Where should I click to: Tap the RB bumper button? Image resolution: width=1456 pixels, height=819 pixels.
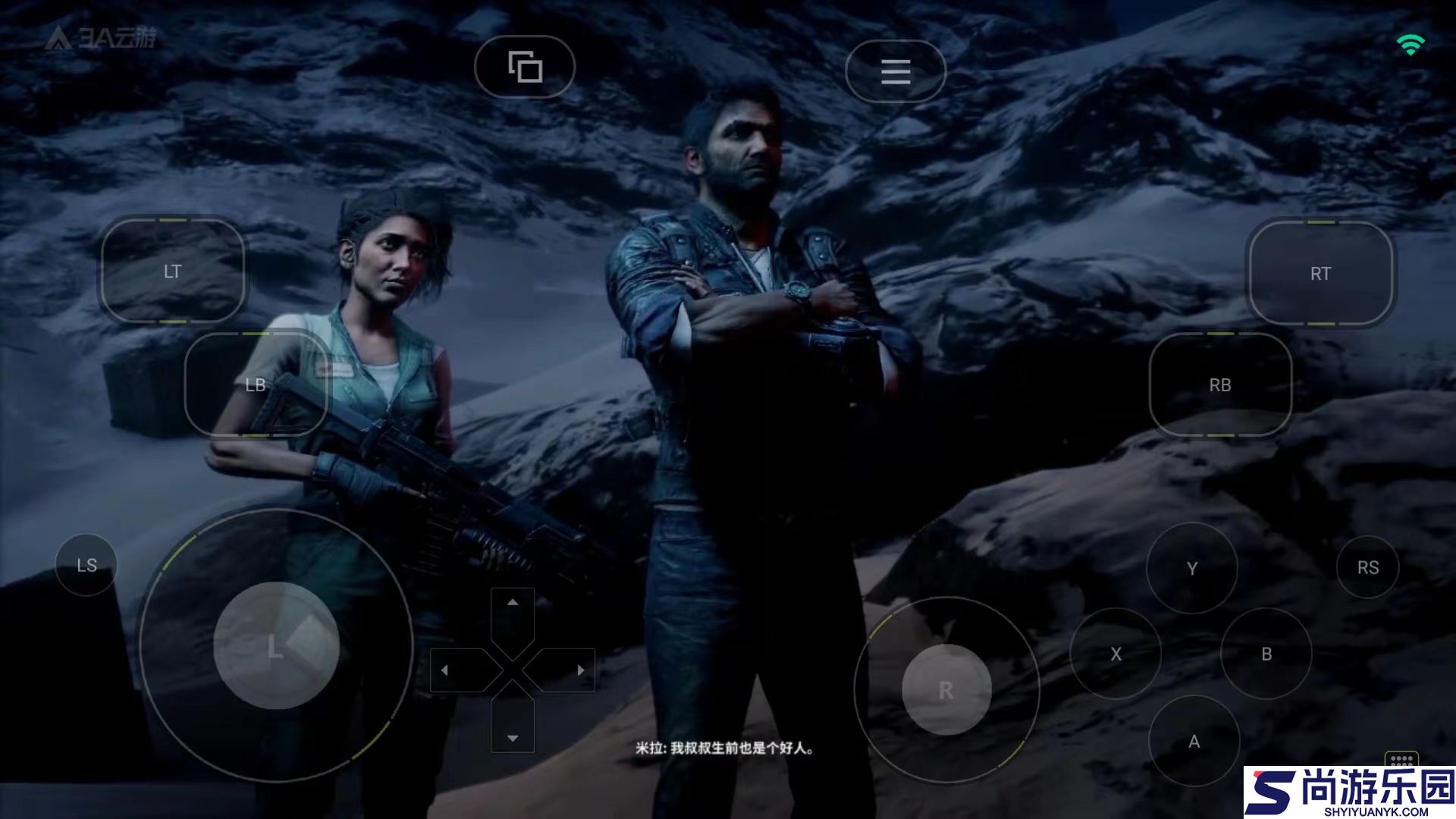(1220, 385)
